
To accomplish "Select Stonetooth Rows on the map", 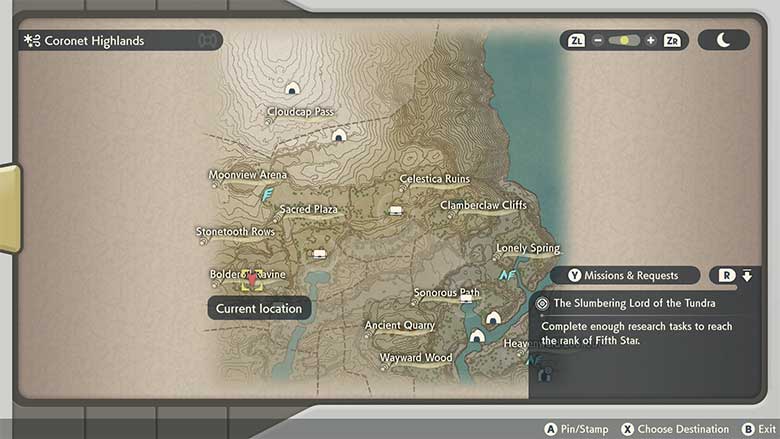I will coord(235,232).
